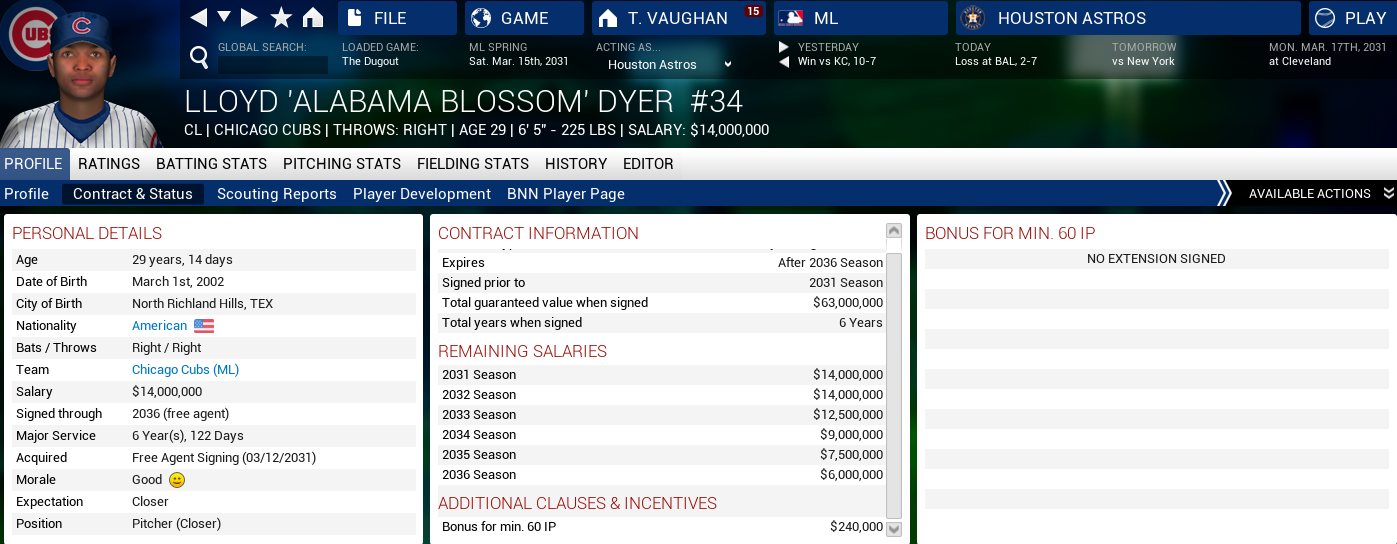
Task: Switch to the RATINGS tab
Action: (109, 164)
